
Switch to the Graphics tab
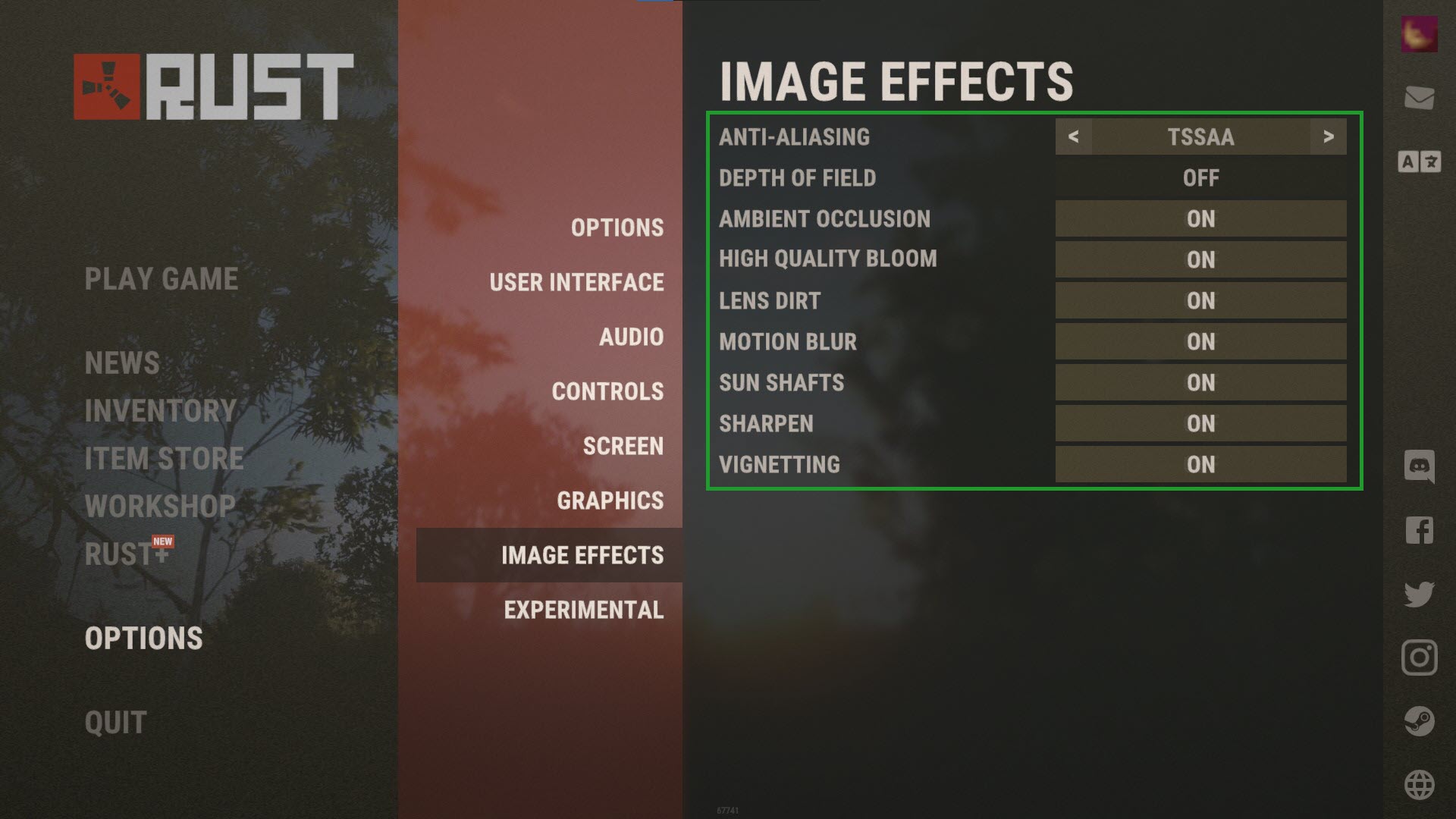click(610, 500)
